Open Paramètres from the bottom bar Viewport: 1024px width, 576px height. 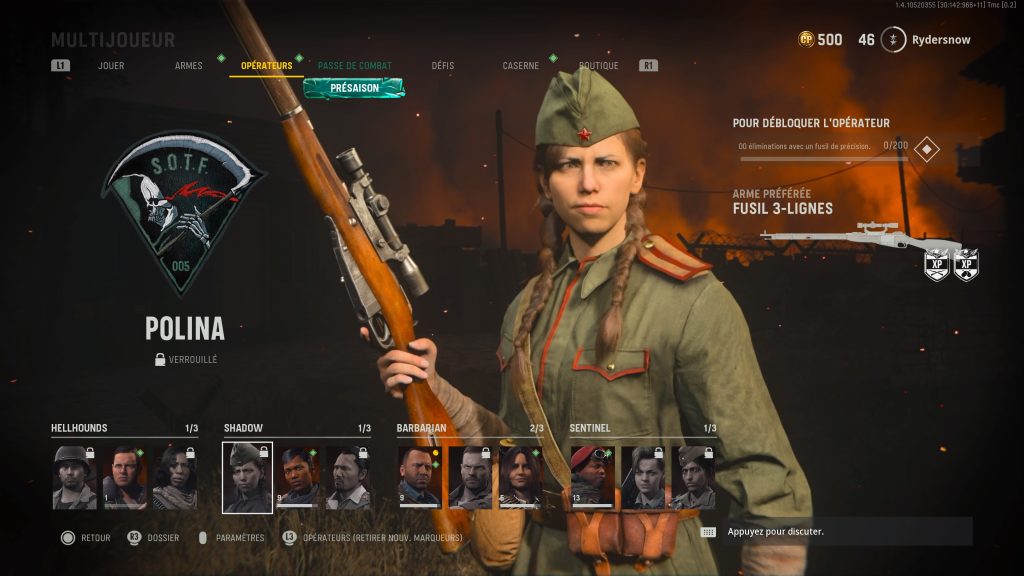tap(231, 538)
